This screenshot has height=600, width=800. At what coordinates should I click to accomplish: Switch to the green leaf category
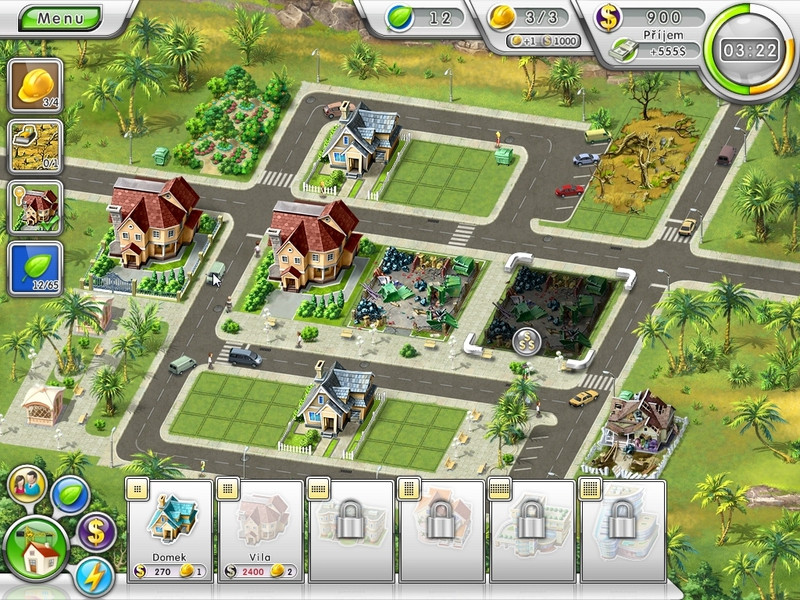71,493
